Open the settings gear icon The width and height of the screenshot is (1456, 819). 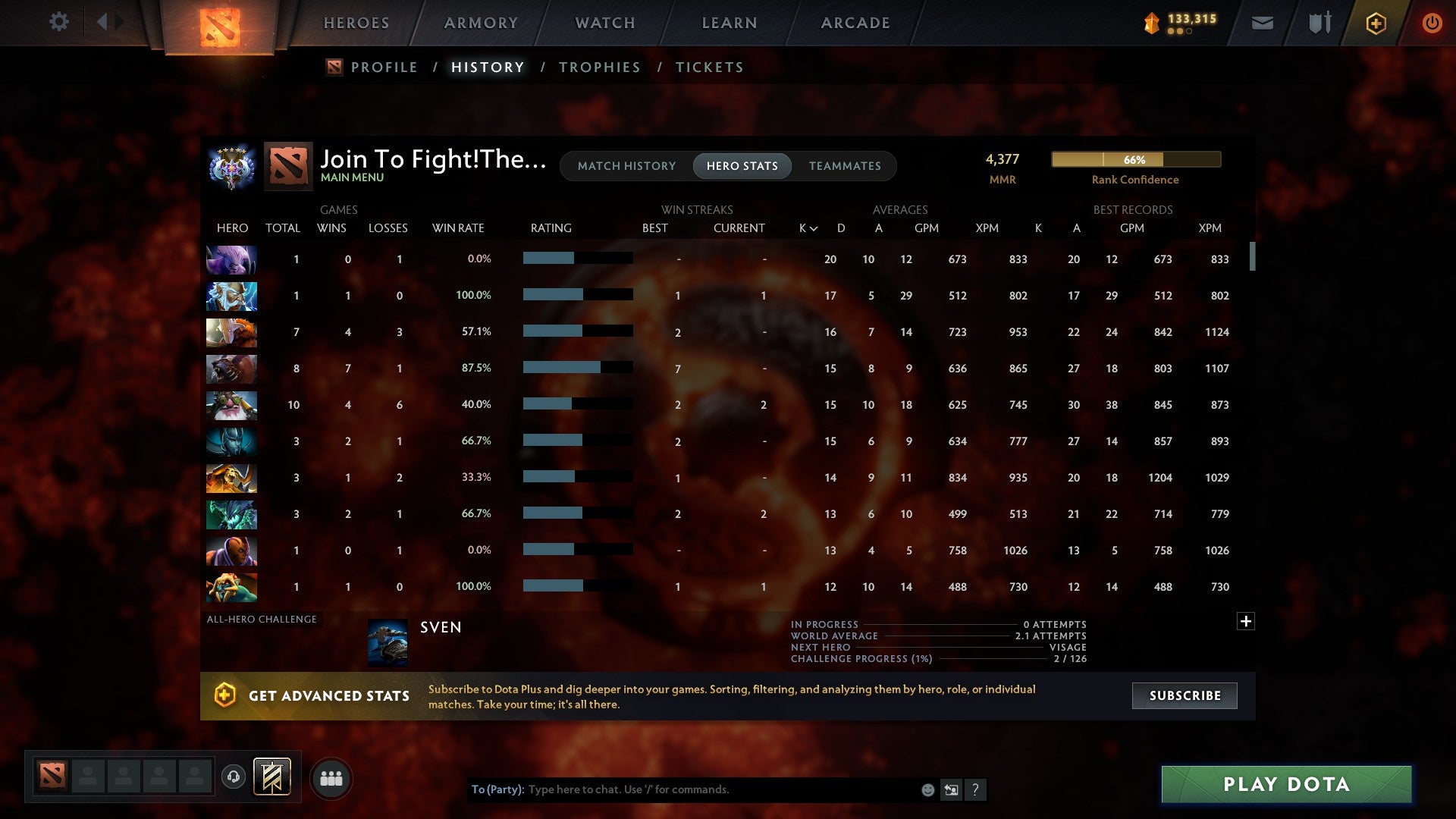[x=59, y=22]
